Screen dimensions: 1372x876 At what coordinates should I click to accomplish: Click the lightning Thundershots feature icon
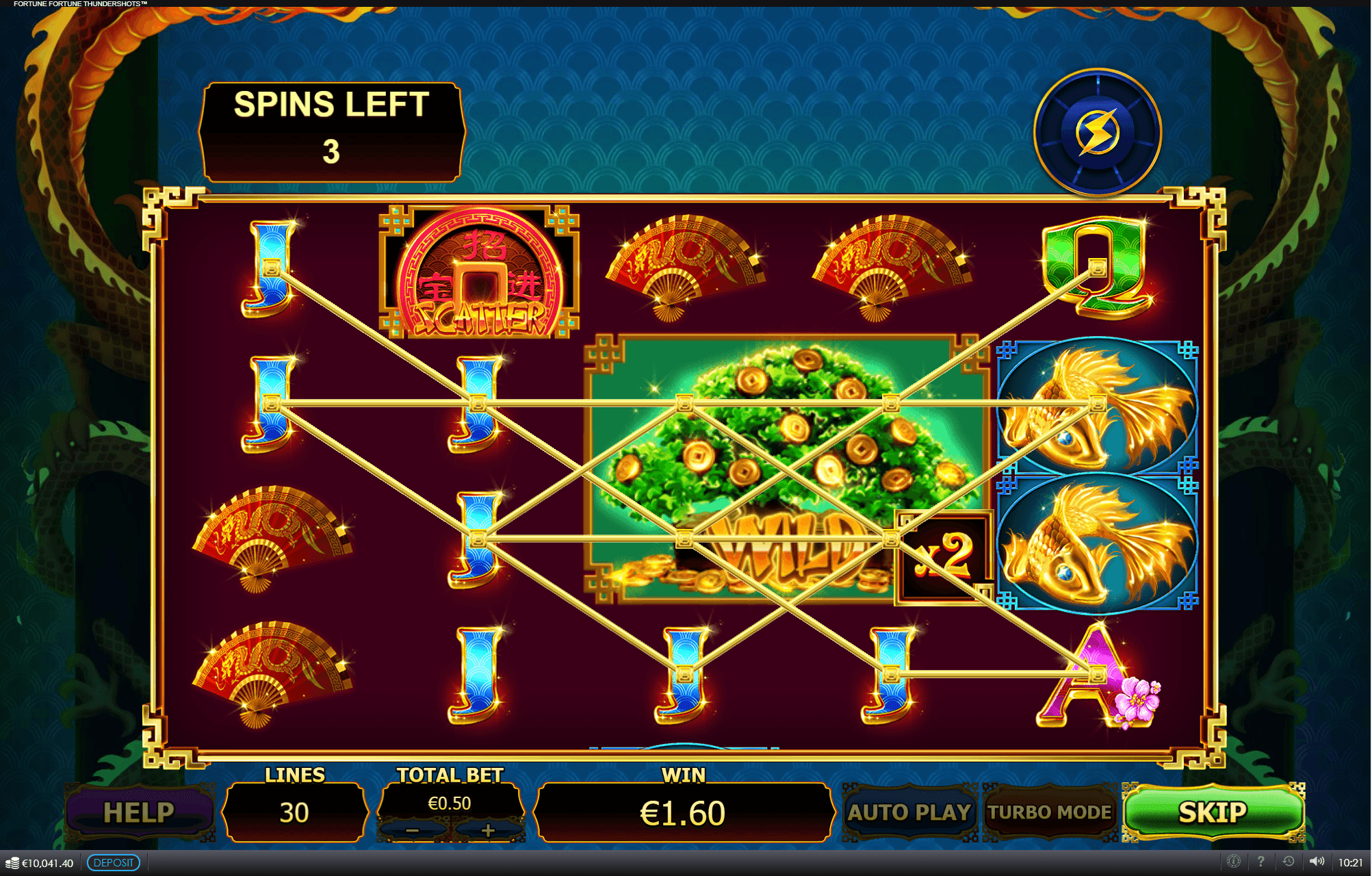click(x=1098, y=130)
